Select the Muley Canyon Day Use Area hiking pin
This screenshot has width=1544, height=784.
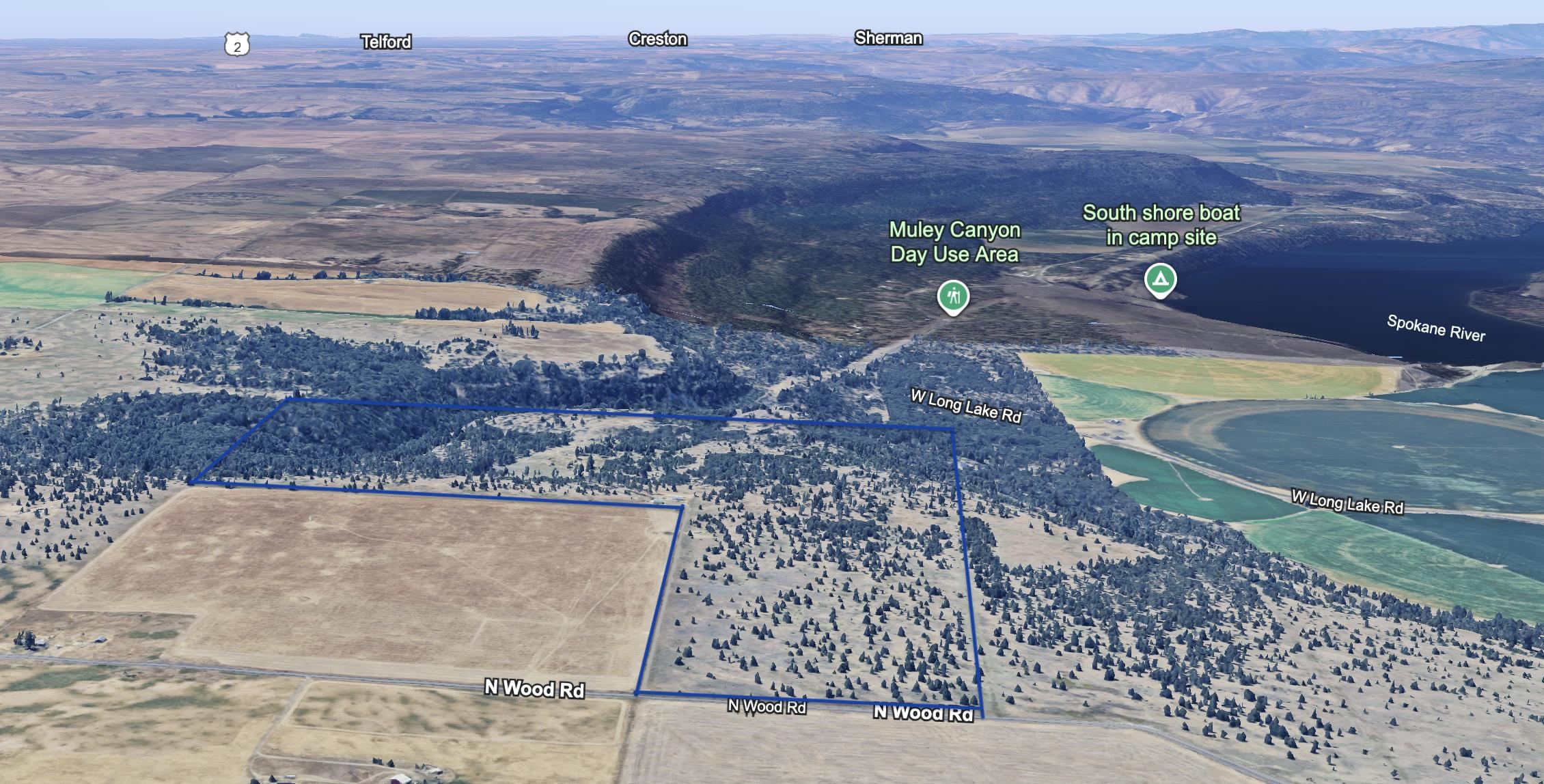tap(953, 296)
